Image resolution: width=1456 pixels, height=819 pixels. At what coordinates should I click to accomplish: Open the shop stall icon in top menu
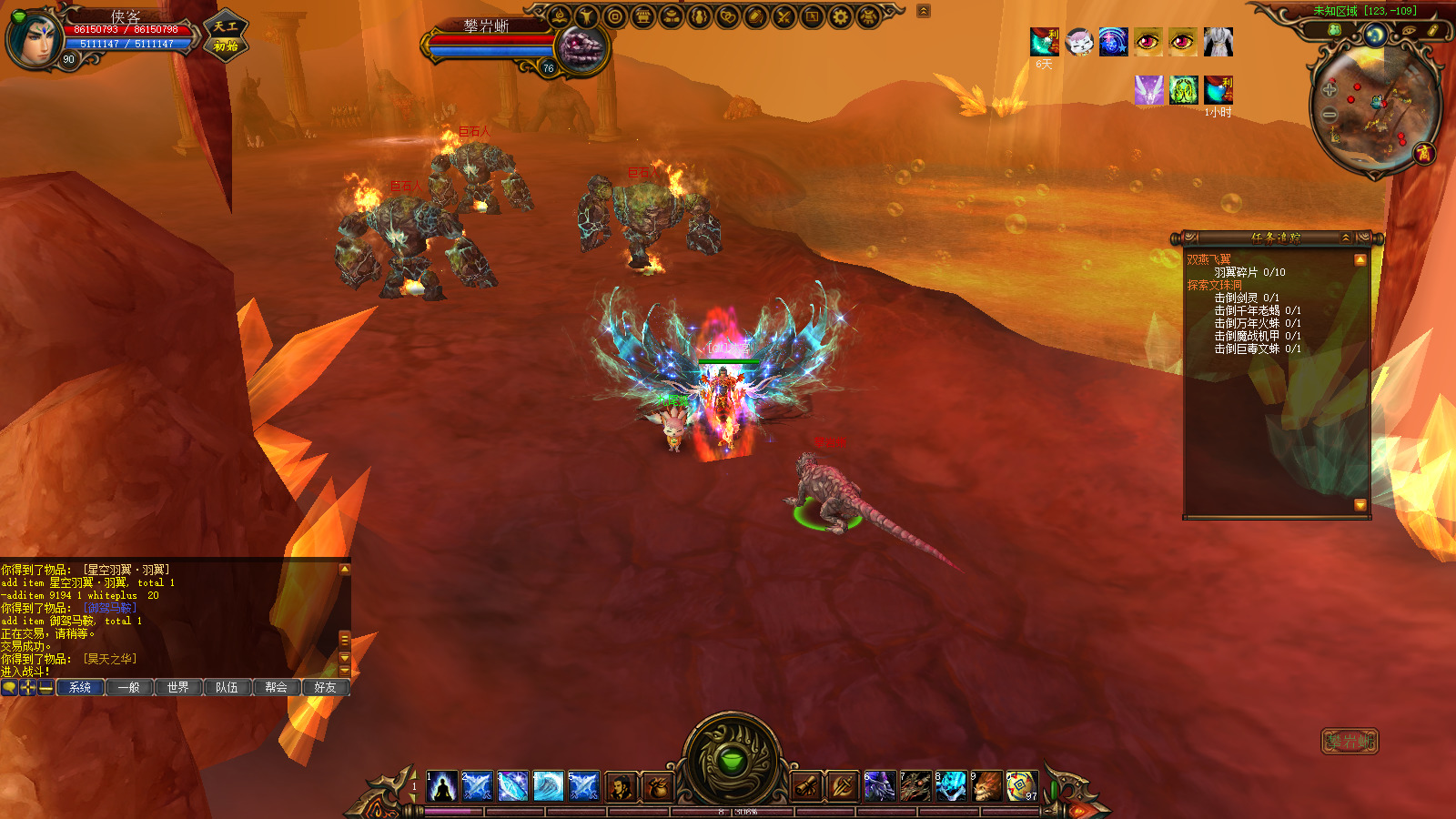coord(643,16)
